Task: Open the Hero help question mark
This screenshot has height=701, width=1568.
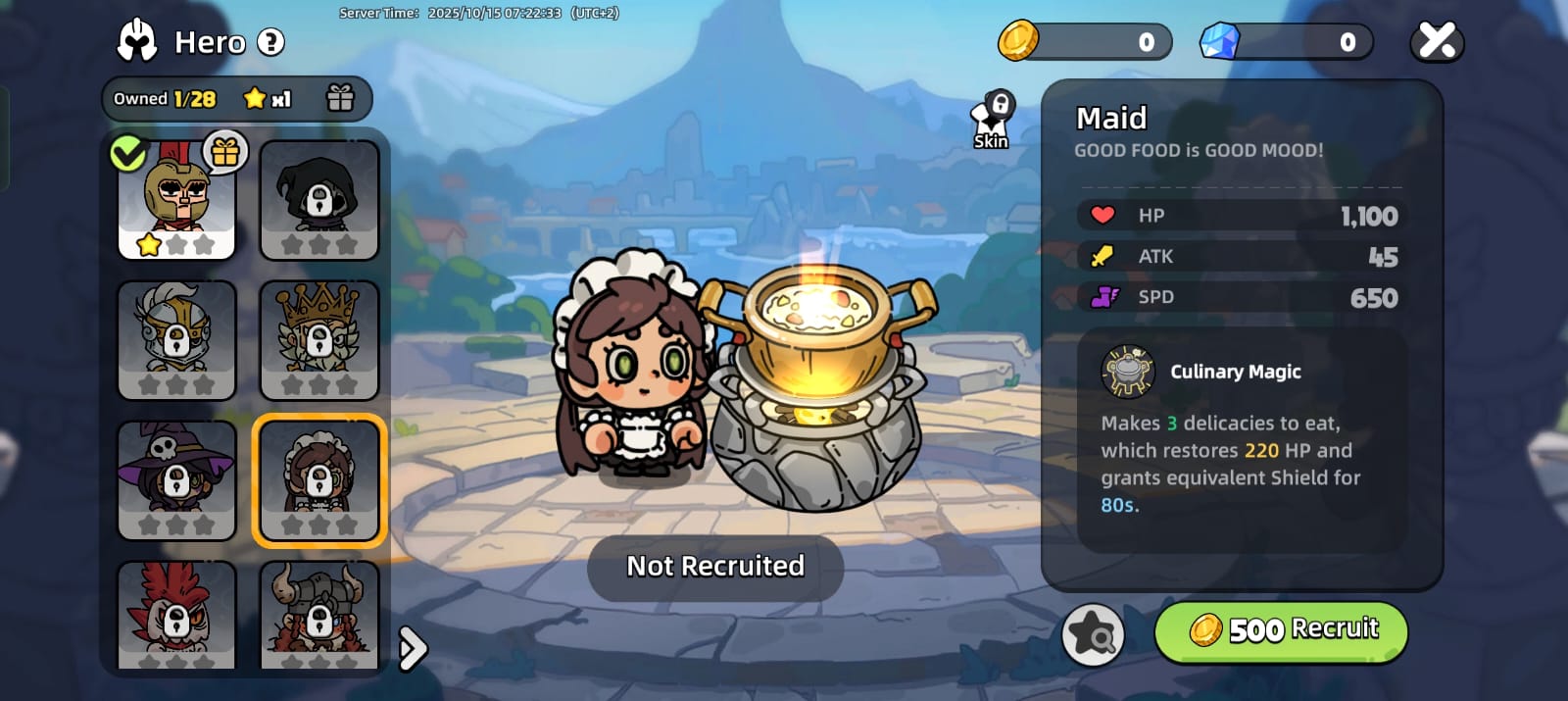Action: 270,42
